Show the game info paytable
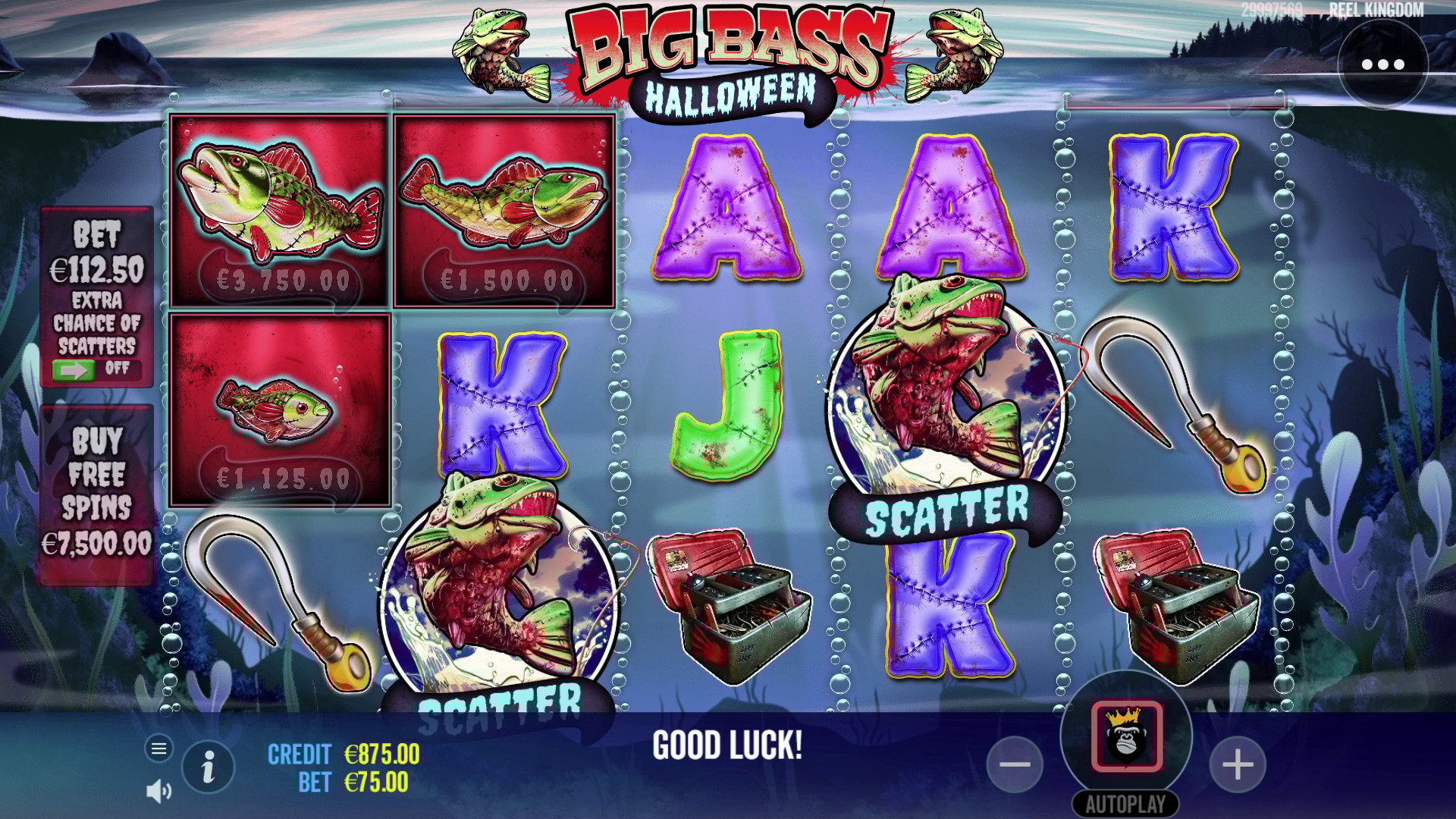 pyautogui.click(x=208, y=768)
